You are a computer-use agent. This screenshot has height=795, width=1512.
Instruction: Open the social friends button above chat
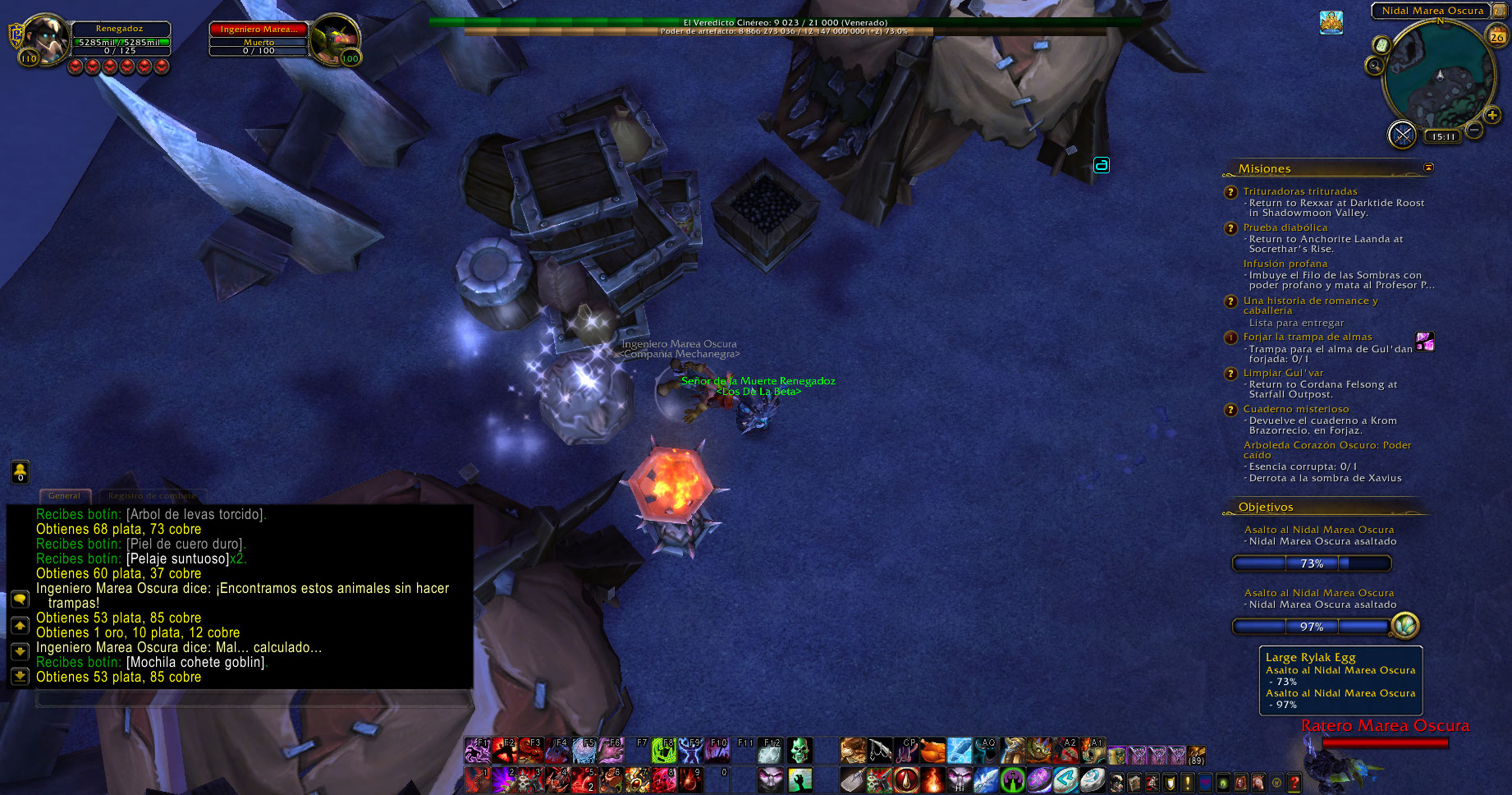pos(20,471)
